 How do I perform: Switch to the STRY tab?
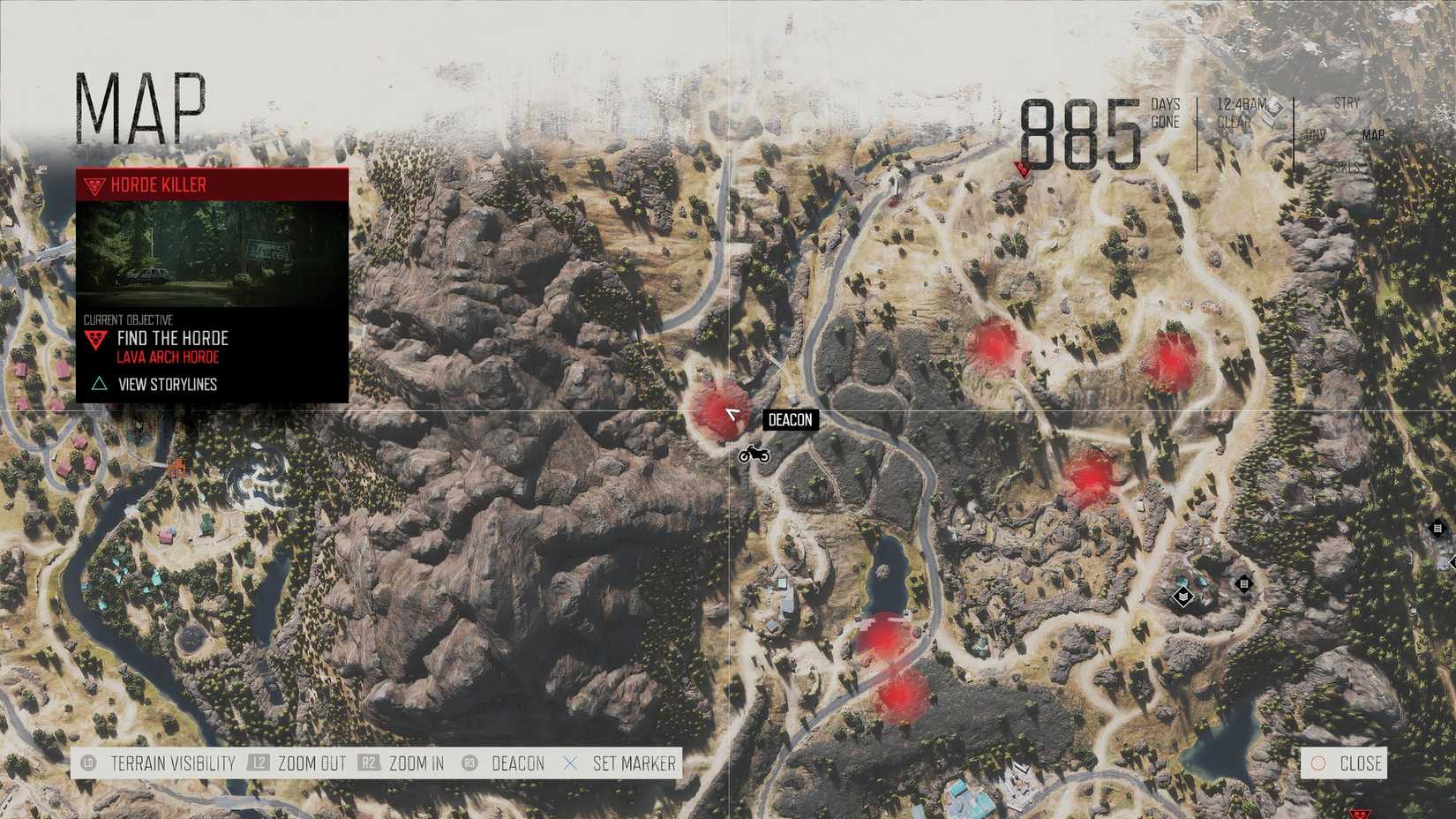click(1347, 103)
